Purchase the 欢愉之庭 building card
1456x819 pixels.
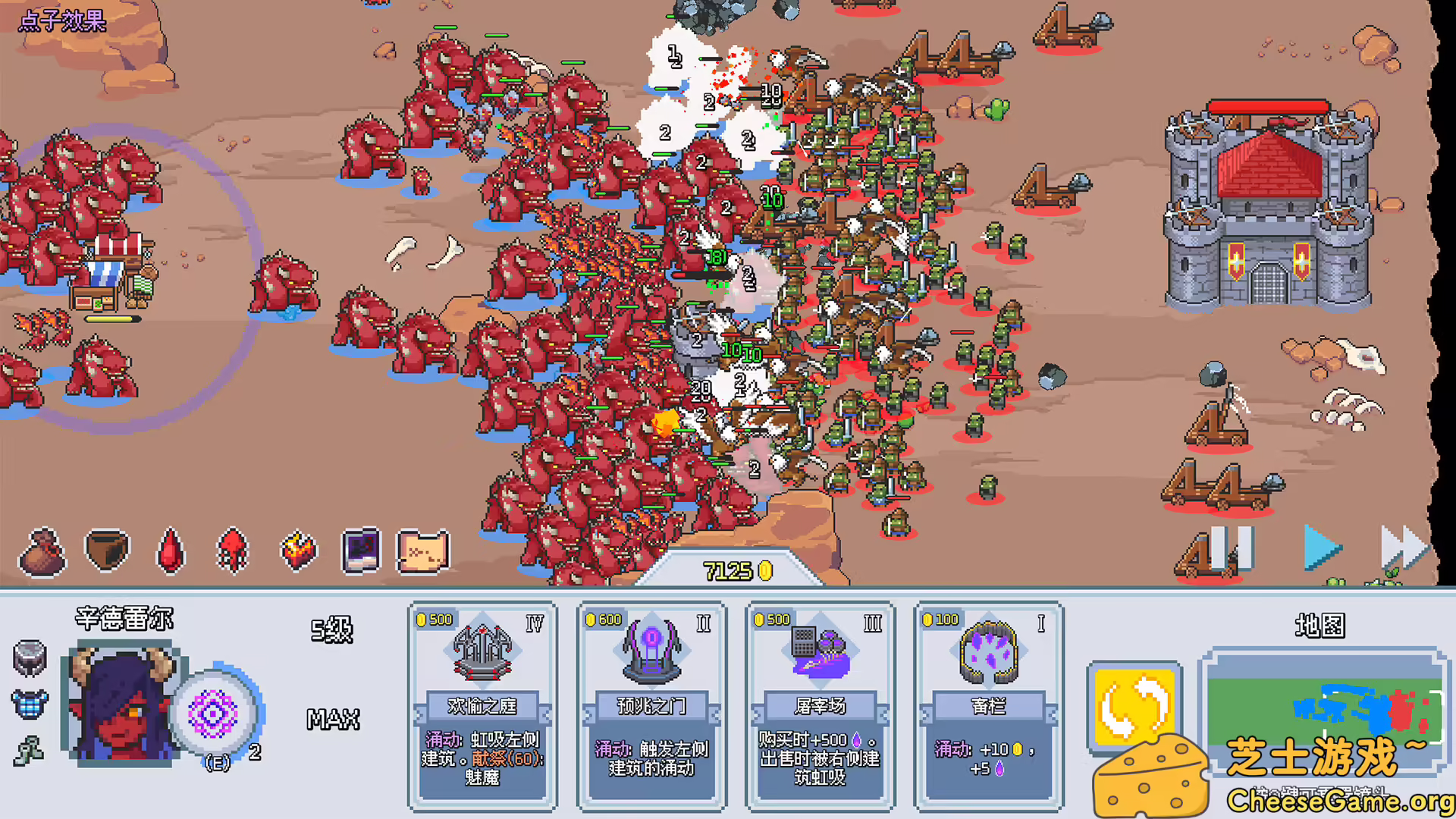tap(483, 705)
